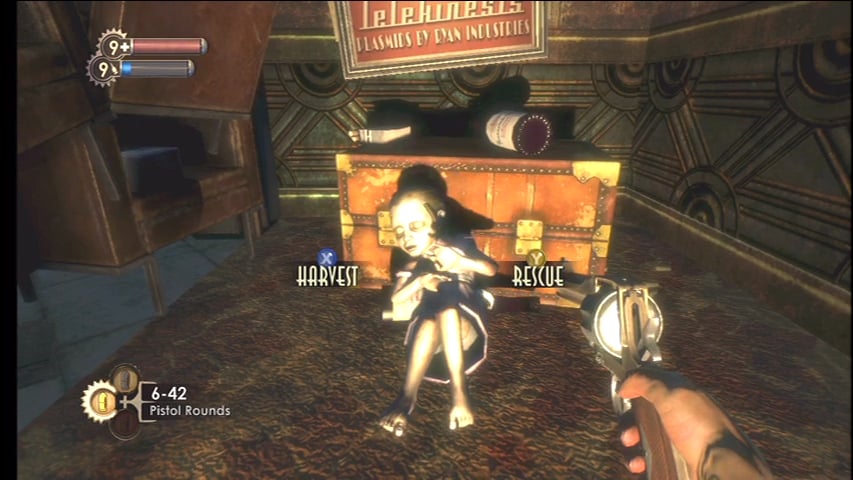Choose the Rescue option
853x480 pixels.
[x=538, y=274]
